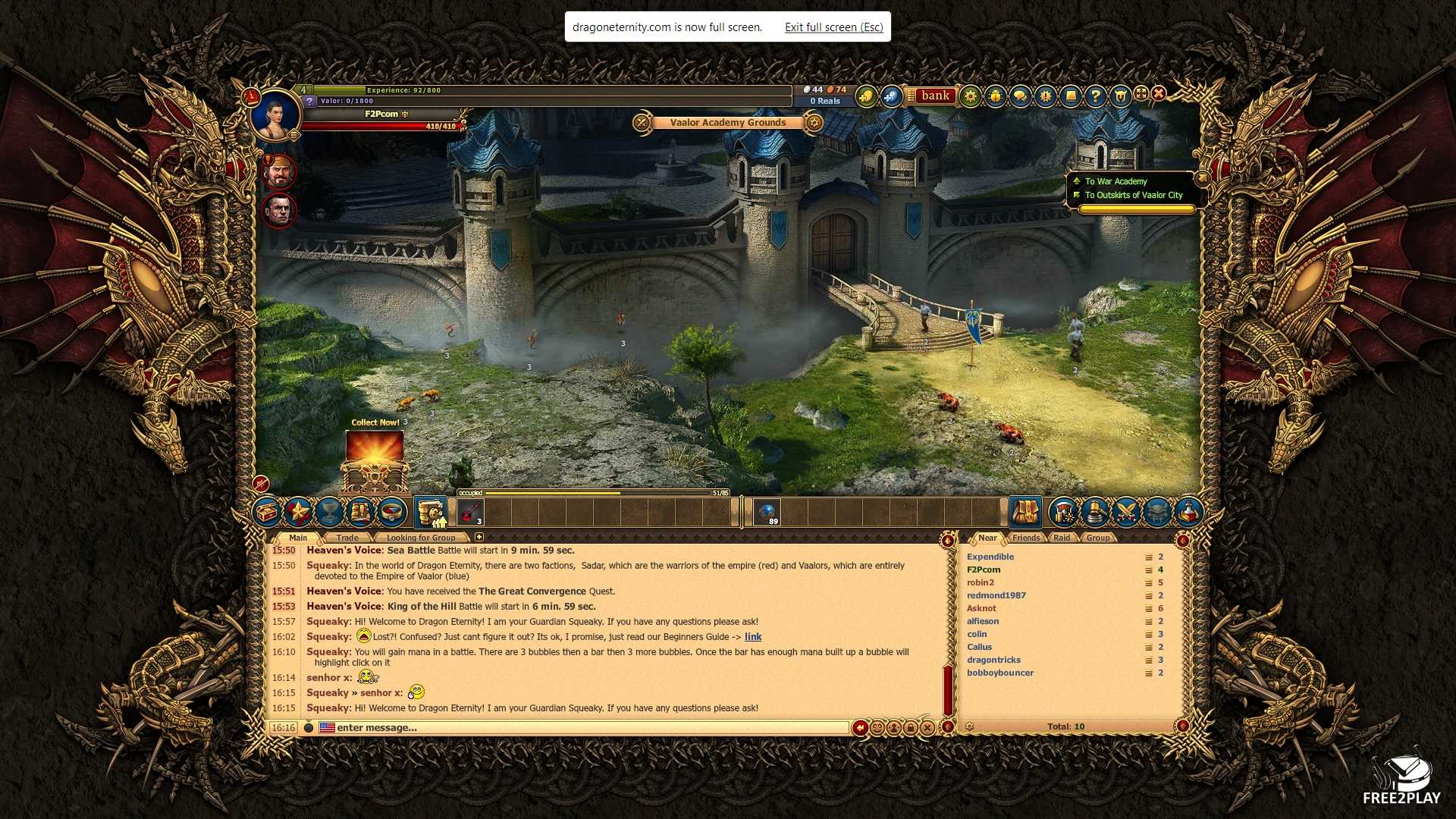1456x819 pixels.
Task: Open the backpack inventory icon
Action: point(1025,513)
